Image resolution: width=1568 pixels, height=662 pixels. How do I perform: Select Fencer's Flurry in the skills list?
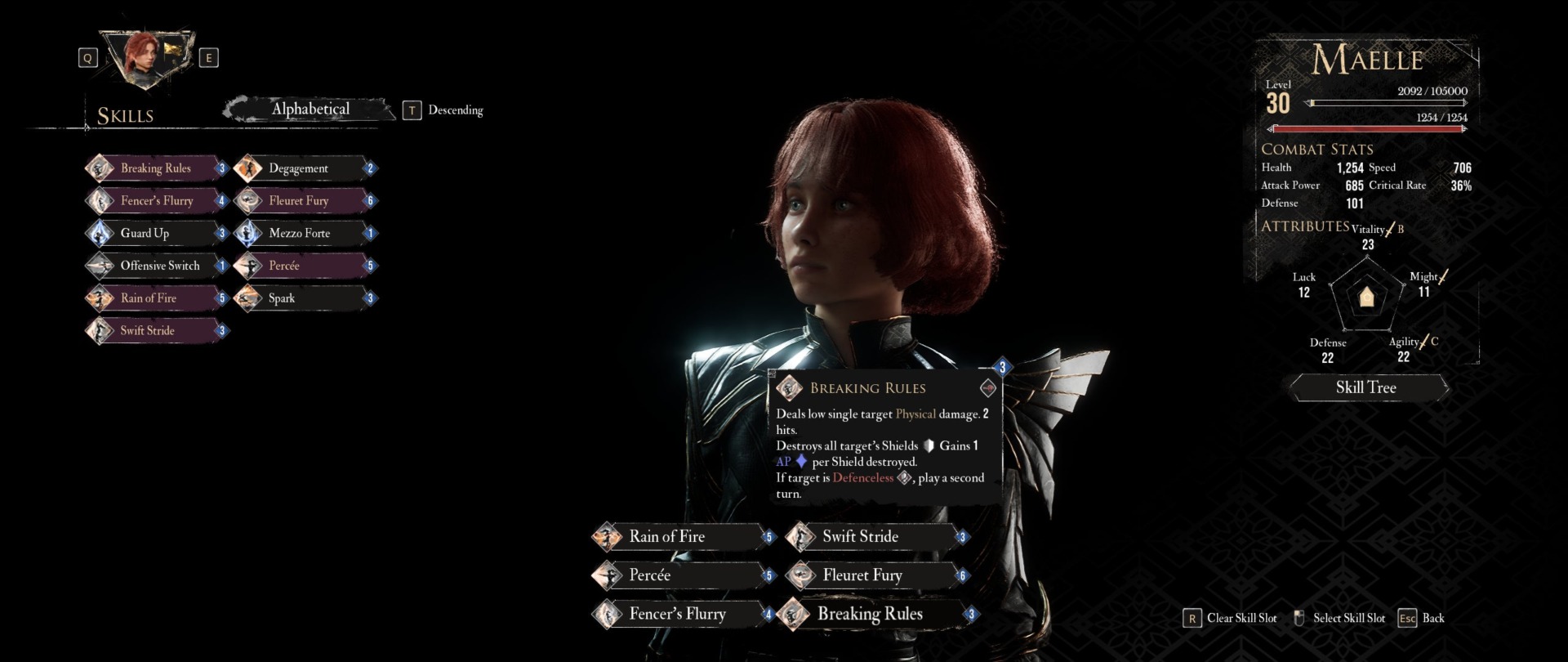pos(155,201)
